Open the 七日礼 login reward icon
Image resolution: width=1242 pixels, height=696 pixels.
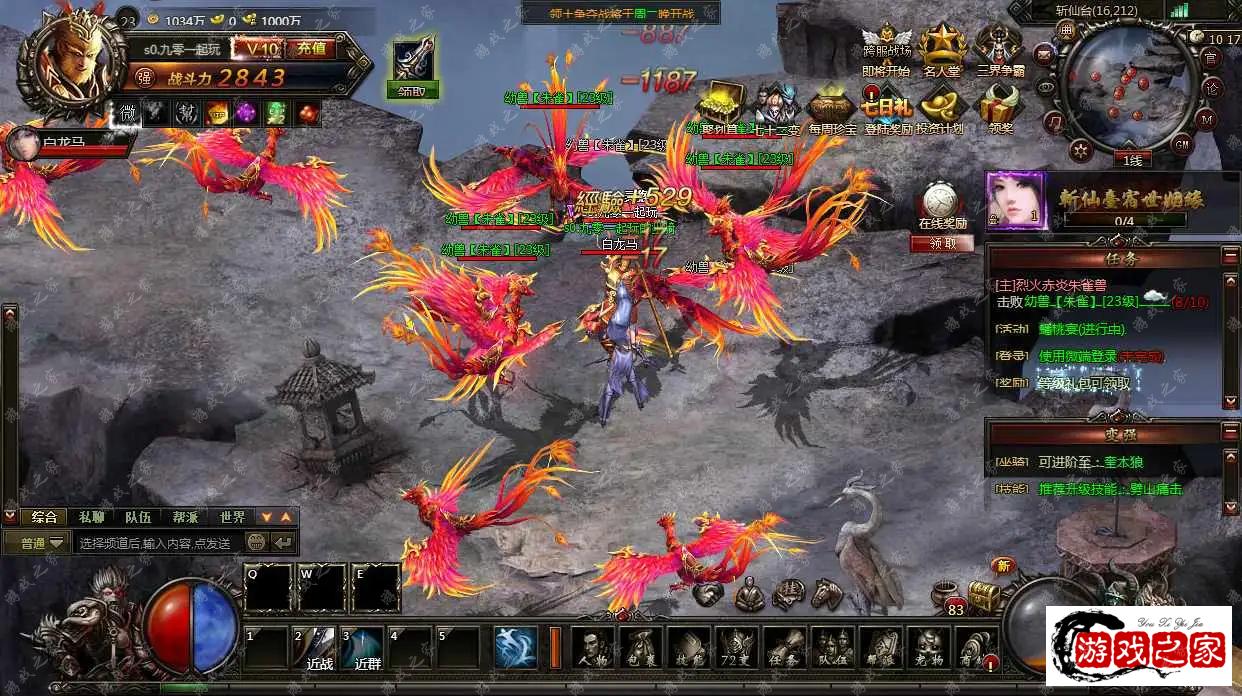pyautogui.click(x=886, y=108)
